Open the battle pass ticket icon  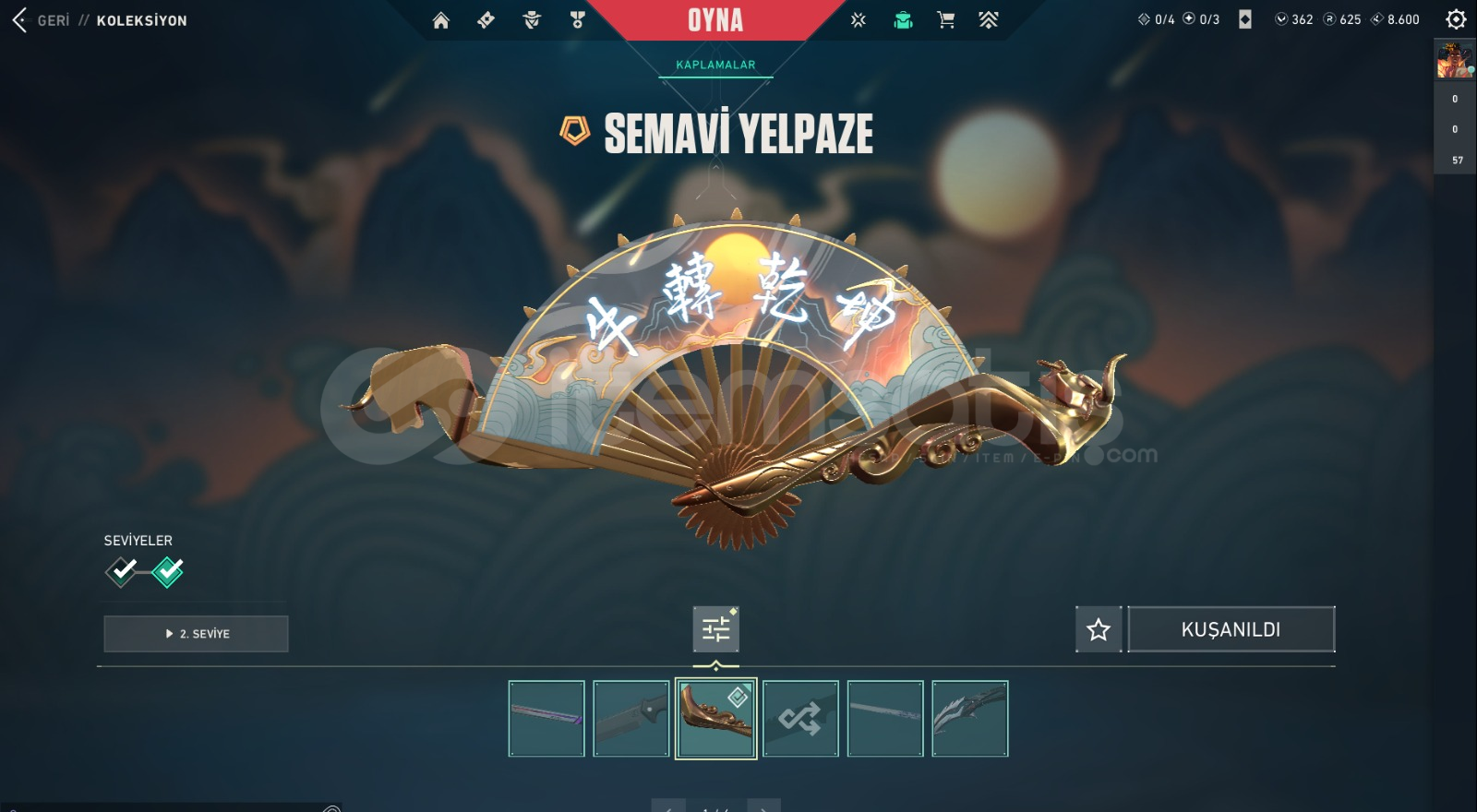tap(486, 20)
